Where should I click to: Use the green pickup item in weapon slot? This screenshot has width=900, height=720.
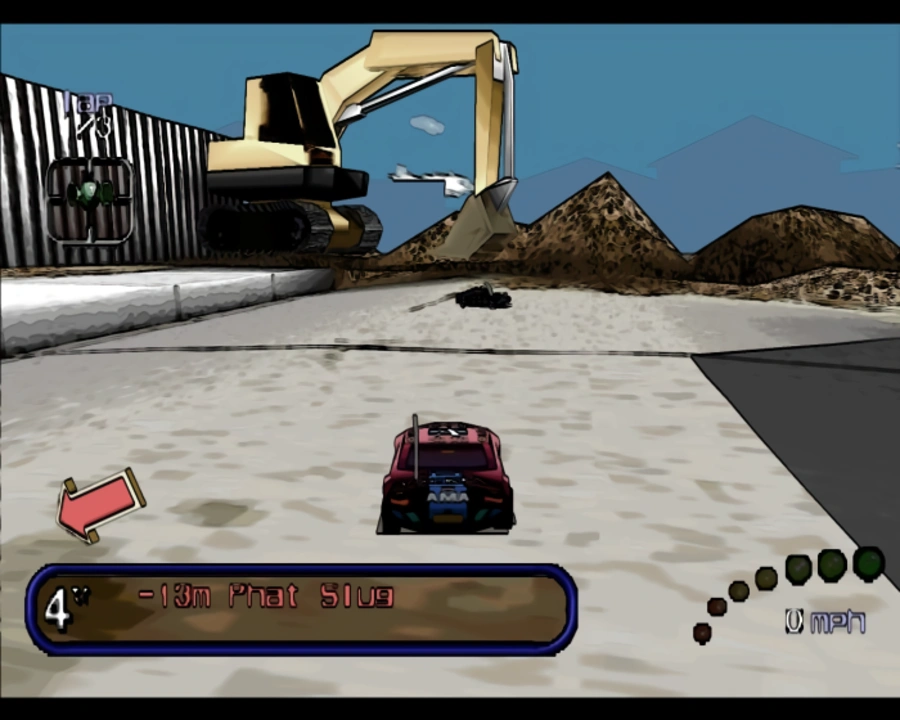click(x=90, y=194)
